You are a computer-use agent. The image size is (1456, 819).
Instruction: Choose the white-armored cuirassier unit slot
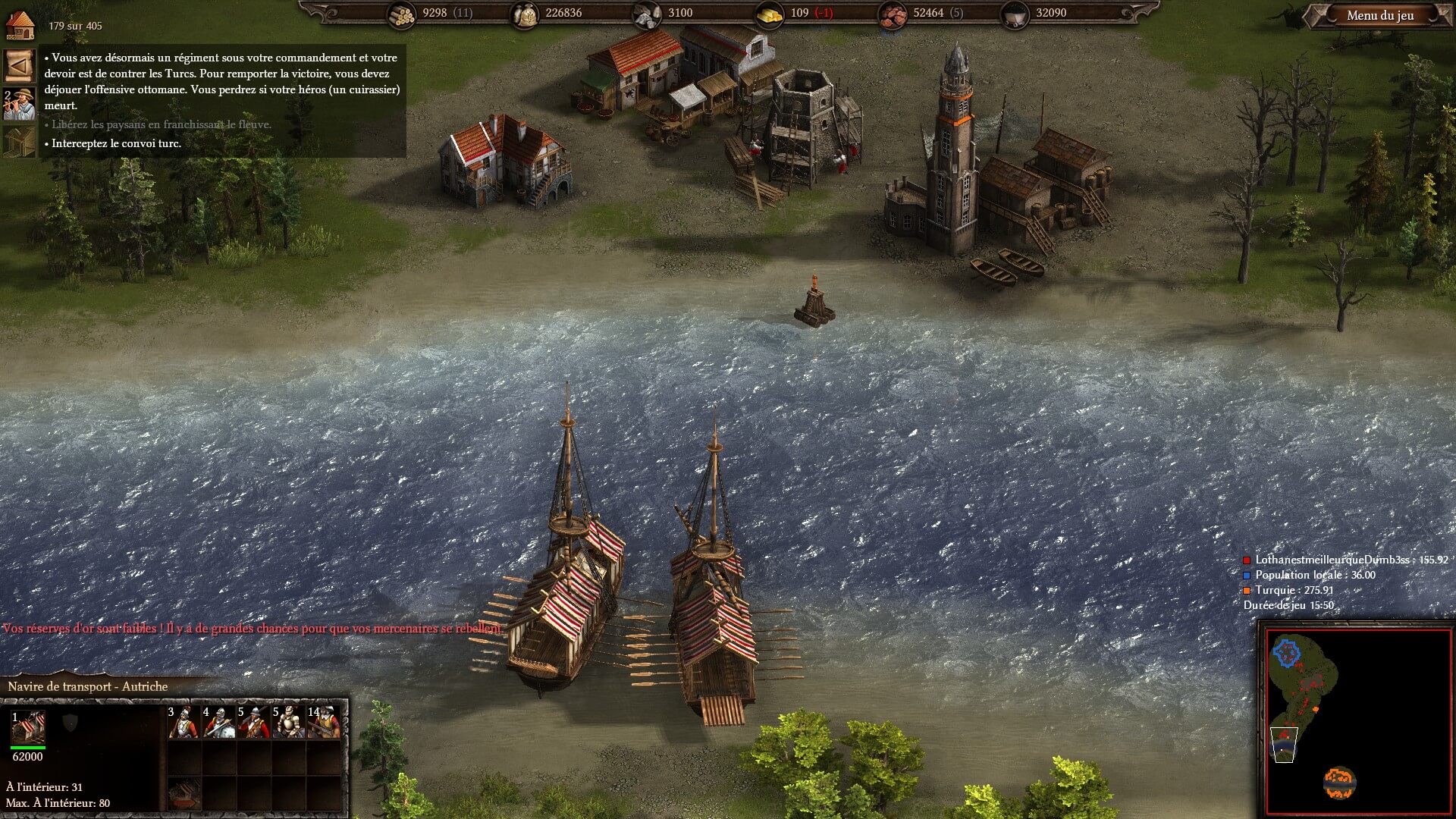[x=288, y=723]
